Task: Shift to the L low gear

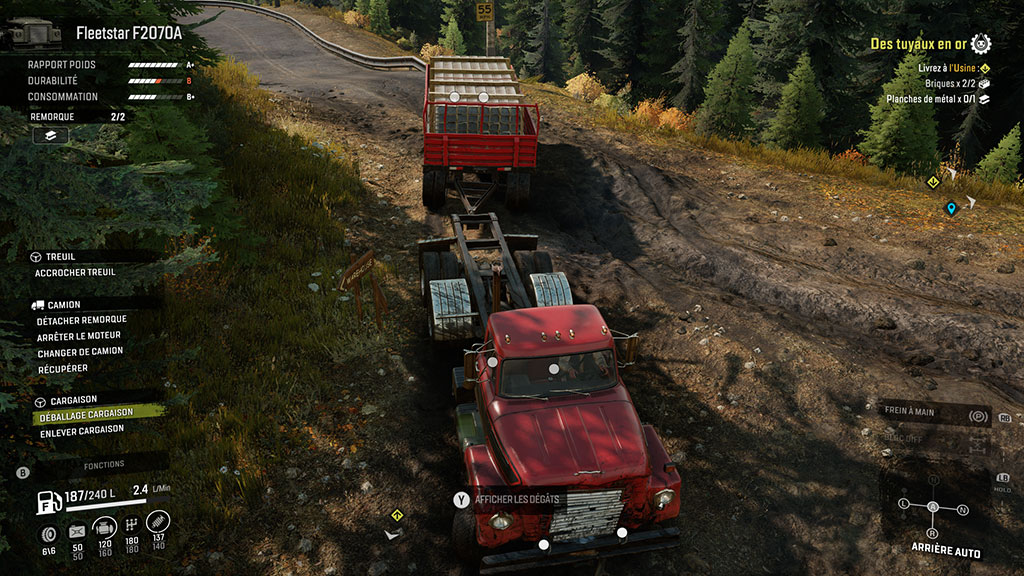Action: 904,502
